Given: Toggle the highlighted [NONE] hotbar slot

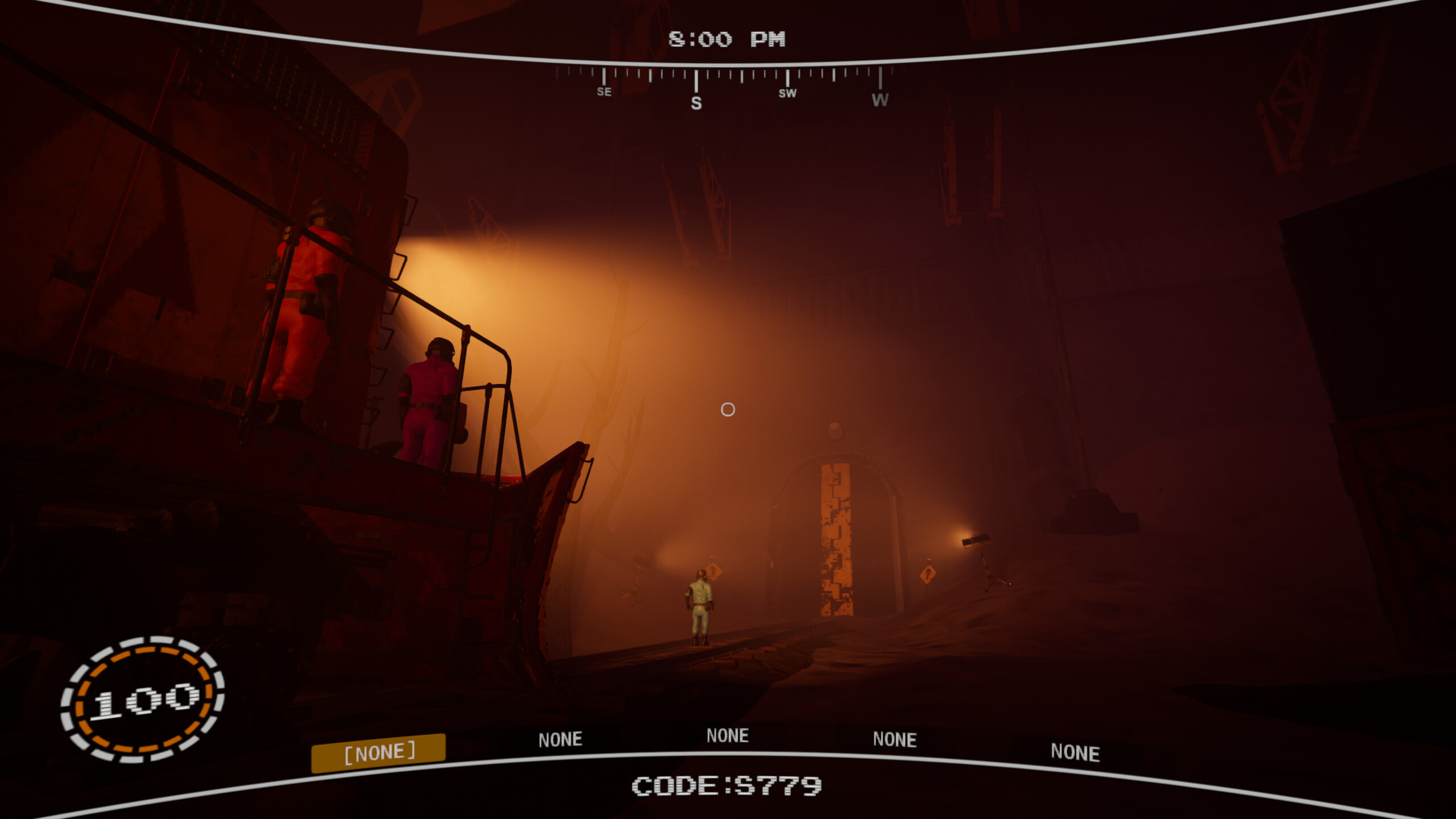Looking at the screenshot, I should (380, 752).
